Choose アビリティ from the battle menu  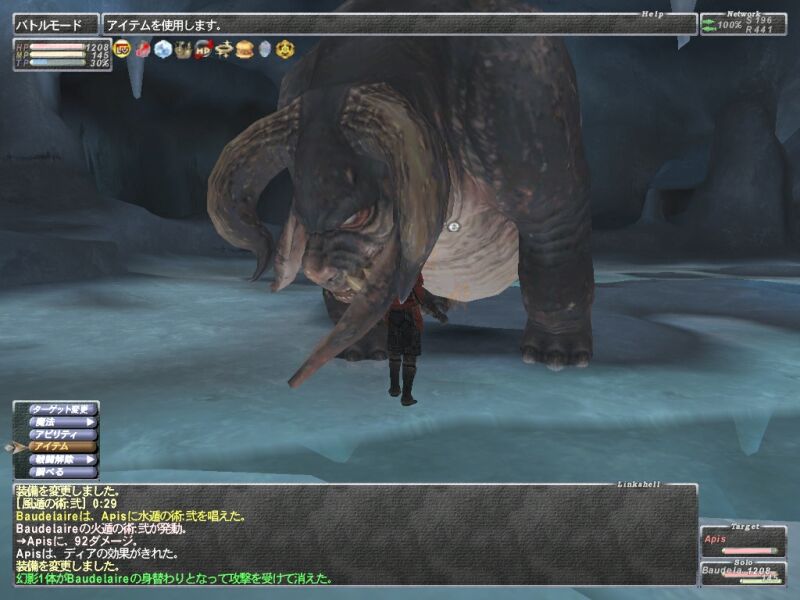pos(62,434)
